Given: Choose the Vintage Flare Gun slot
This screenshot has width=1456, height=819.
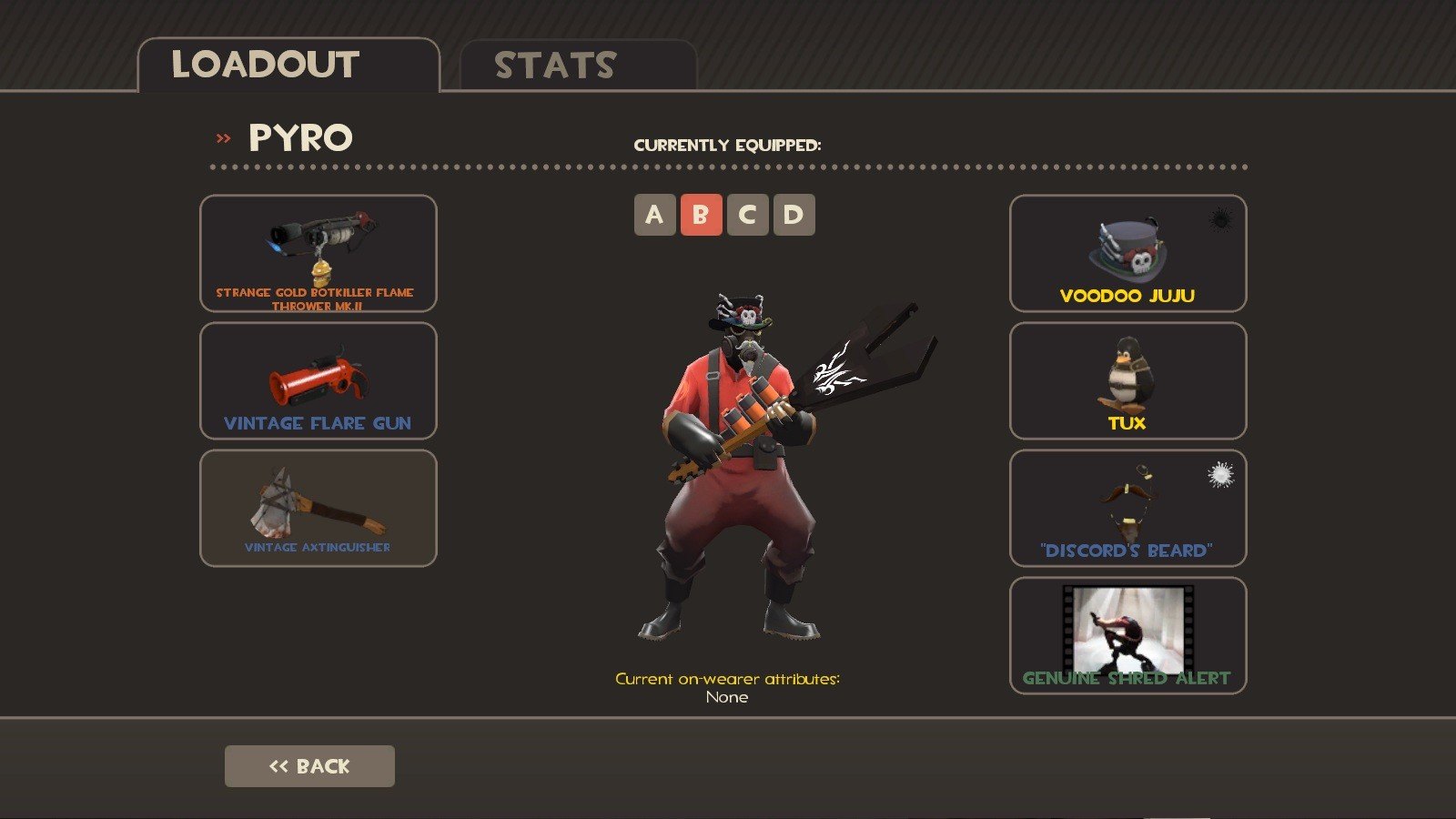Looking at the screenshot, I should click(318, 380).
